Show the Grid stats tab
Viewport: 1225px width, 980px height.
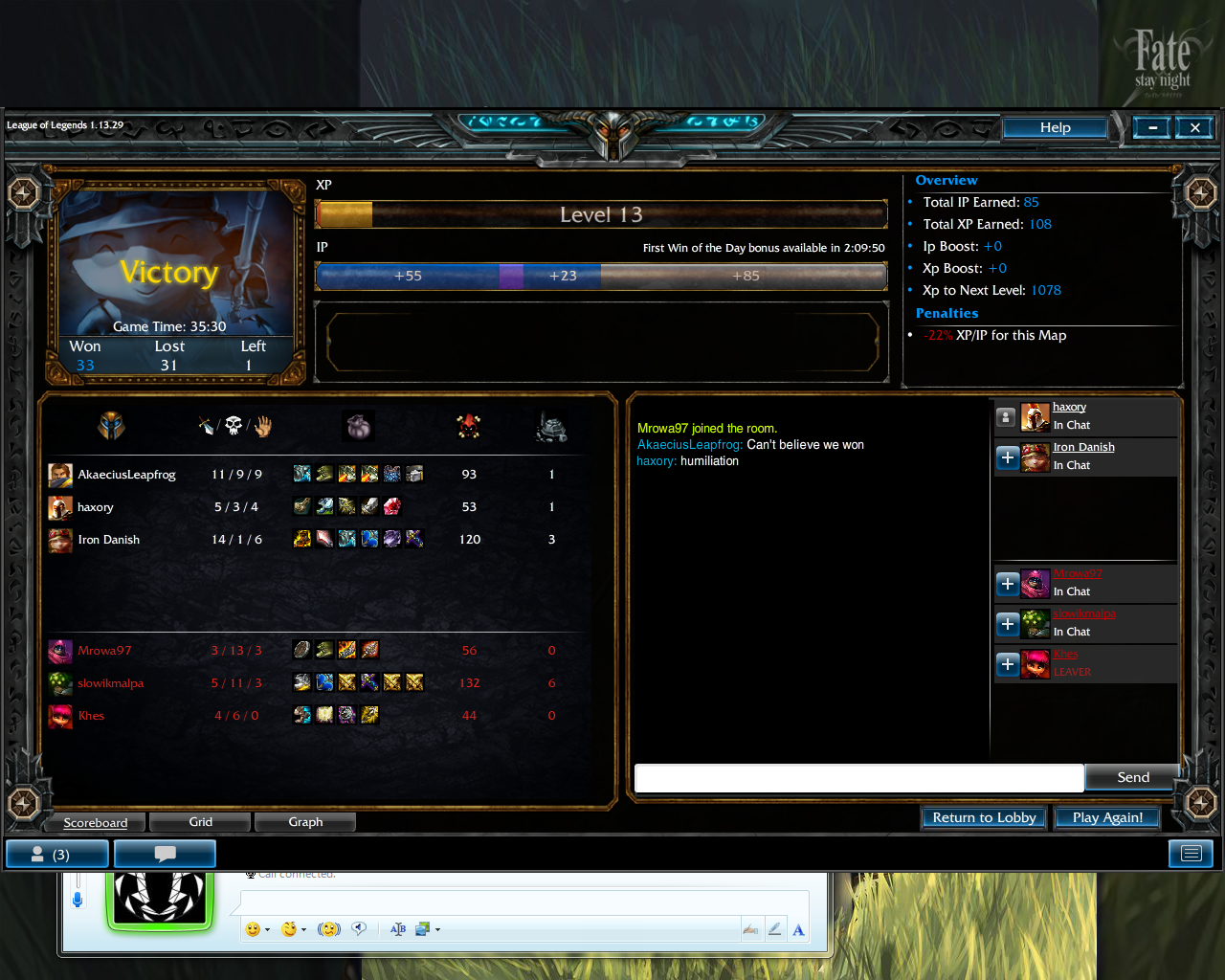[200, 822]
